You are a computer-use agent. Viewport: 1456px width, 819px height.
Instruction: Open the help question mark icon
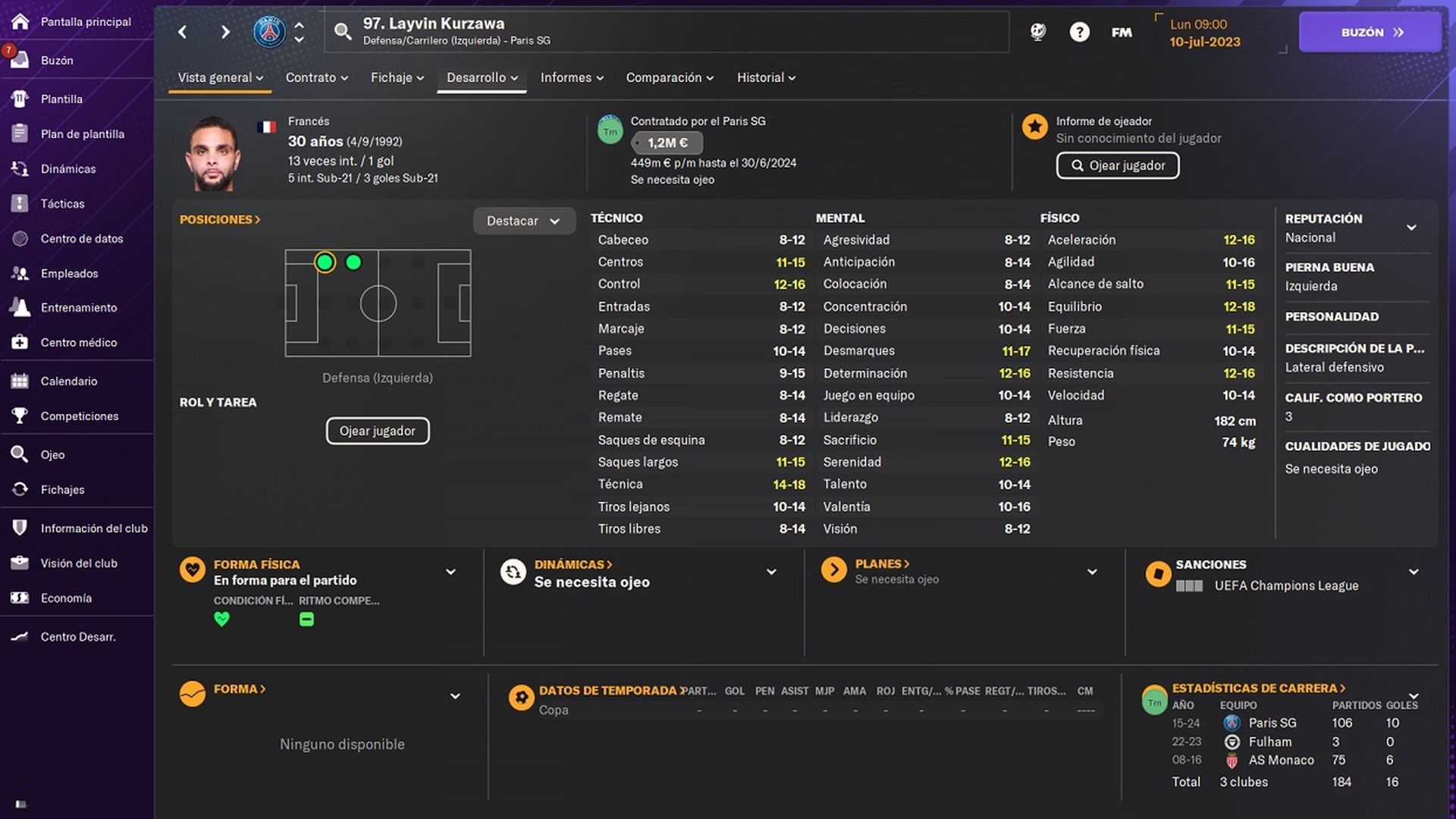[1079, 32]
